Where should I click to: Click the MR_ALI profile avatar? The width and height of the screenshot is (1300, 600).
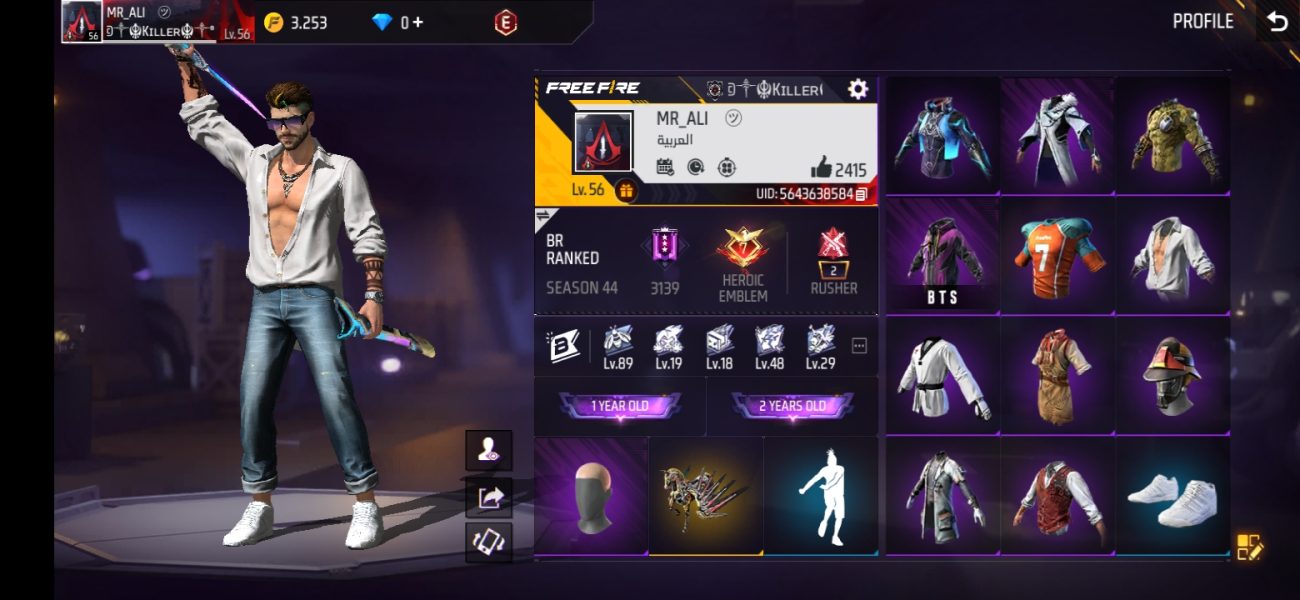click(x=603, y=142)
